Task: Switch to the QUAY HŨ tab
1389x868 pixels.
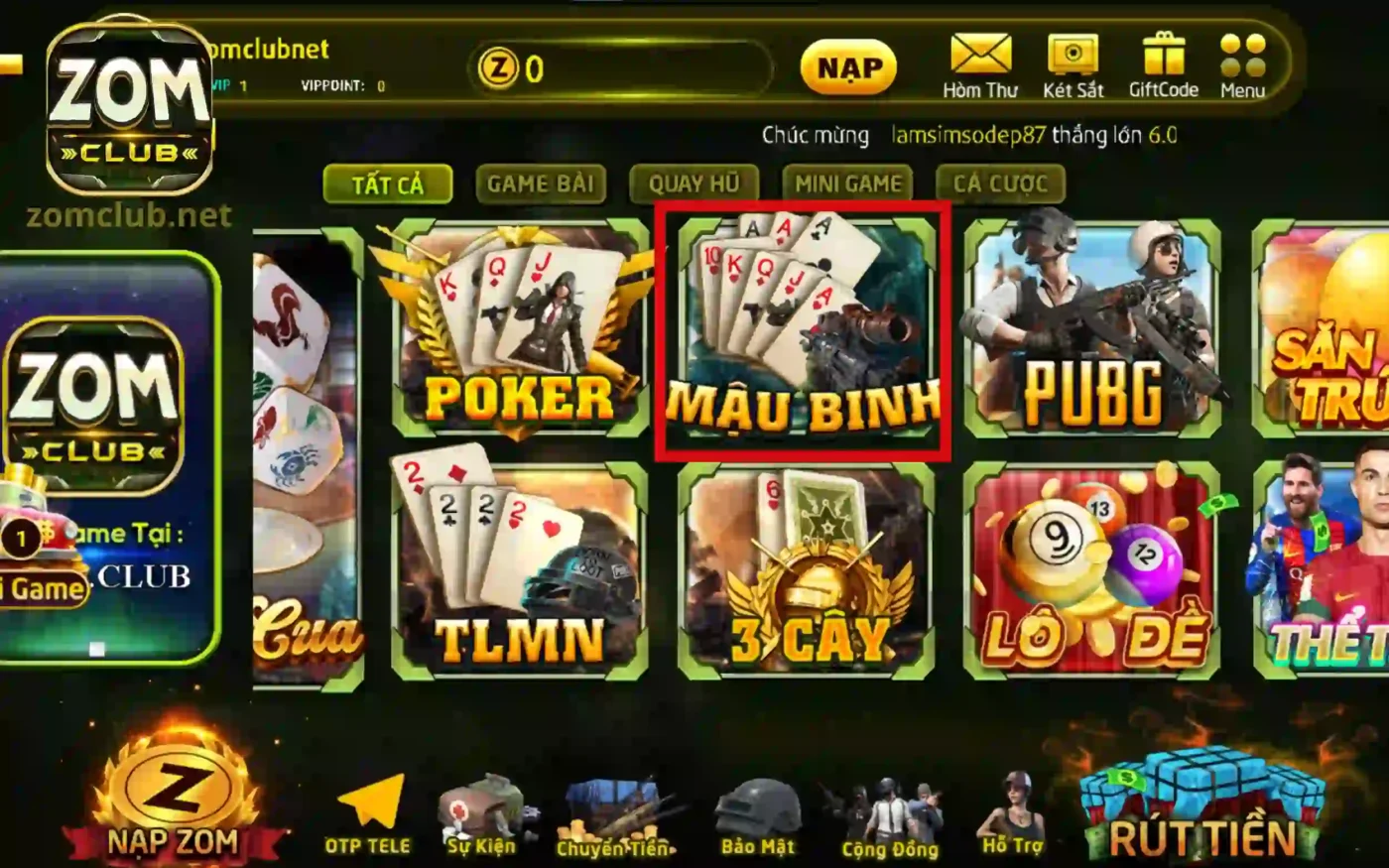Action: click(x=694, y=184)
